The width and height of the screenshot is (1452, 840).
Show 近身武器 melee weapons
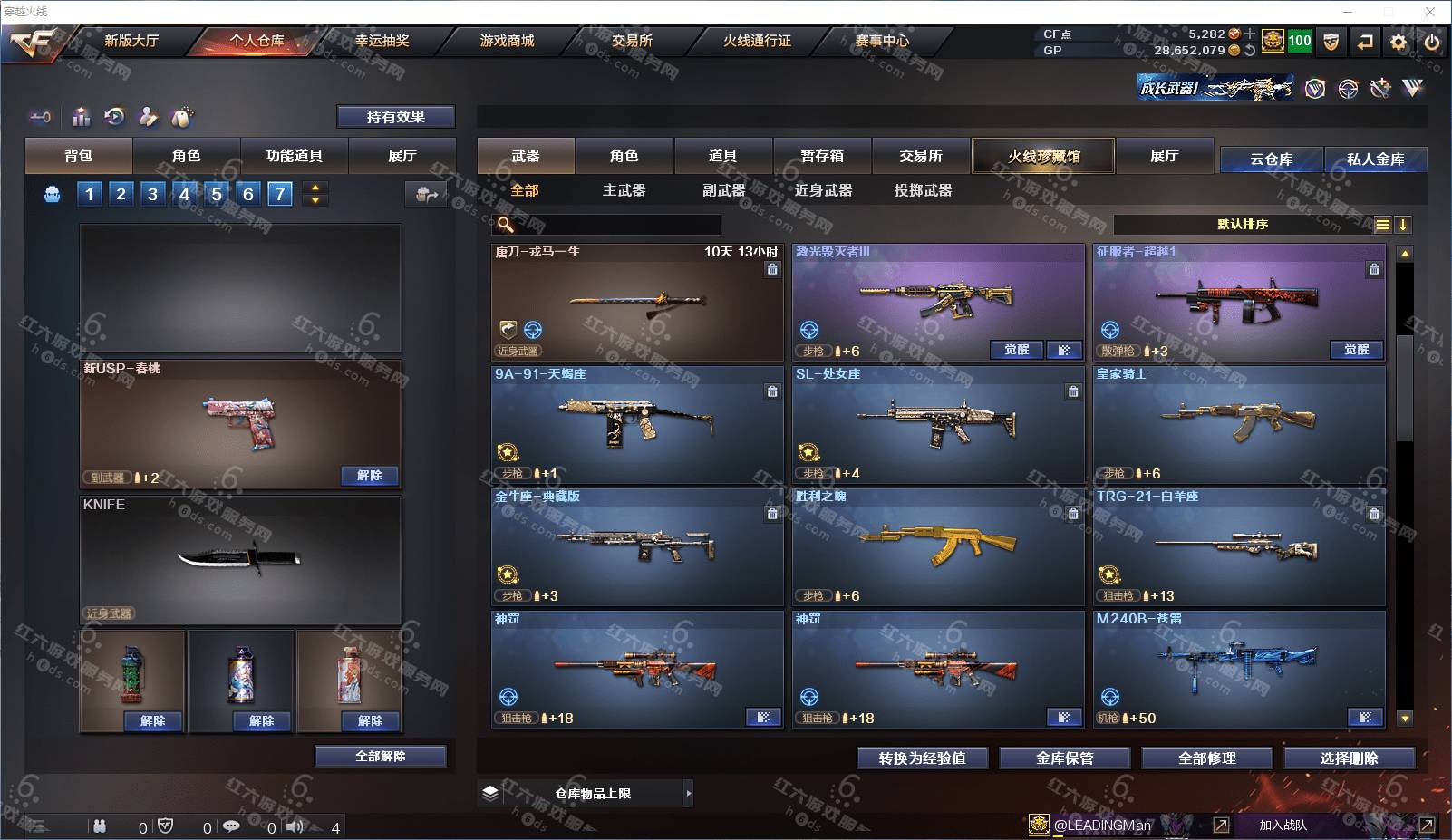pos(823,190)
